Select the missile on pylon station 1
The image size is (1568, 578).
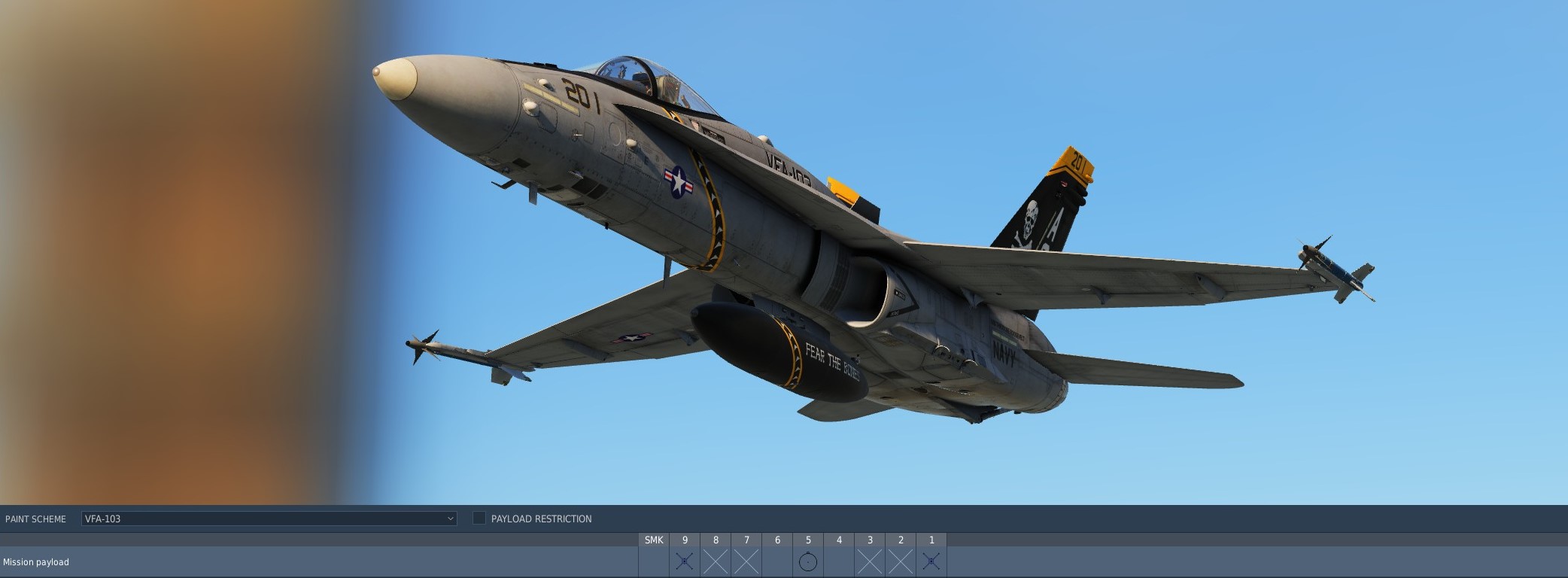[931, 561]
